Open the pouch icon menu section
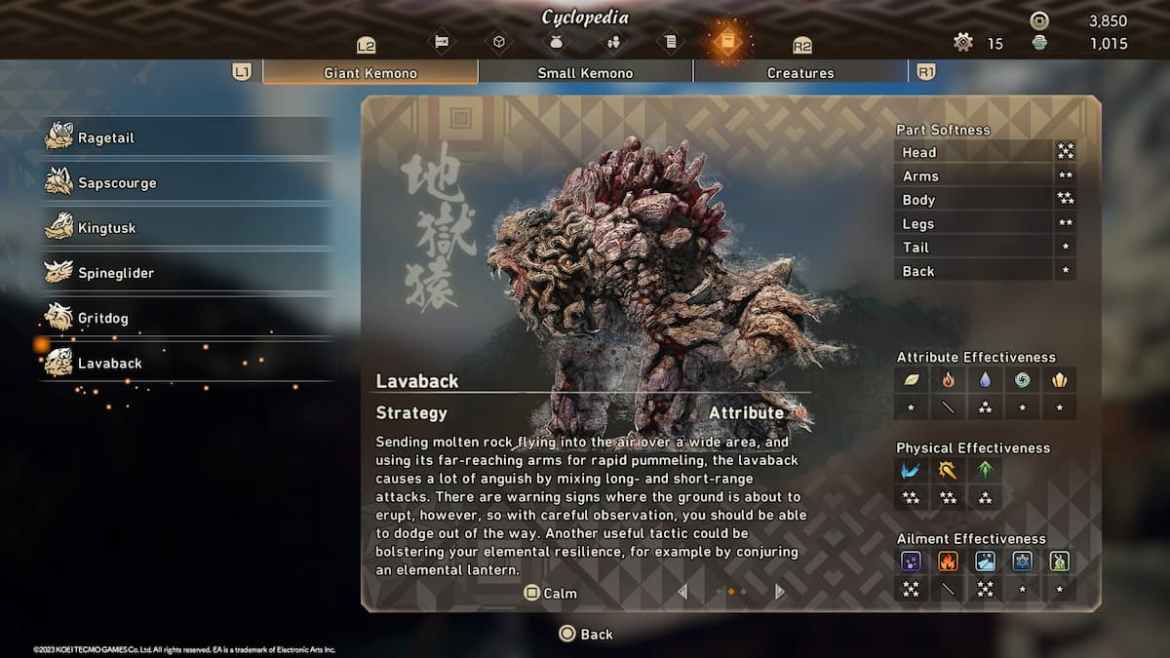 [x=557, y=42]
